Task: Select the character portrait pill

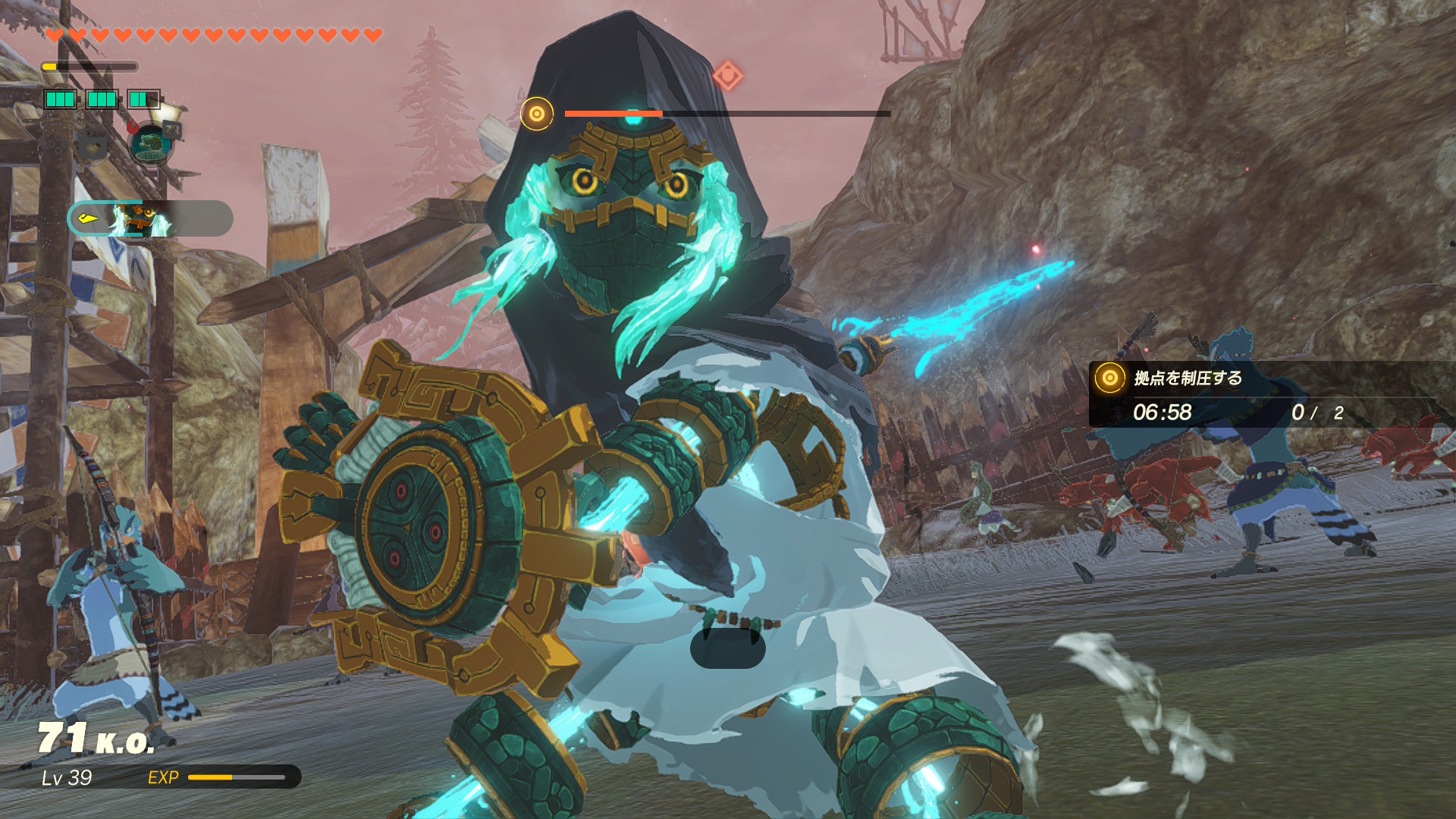Action: (150, 219)
